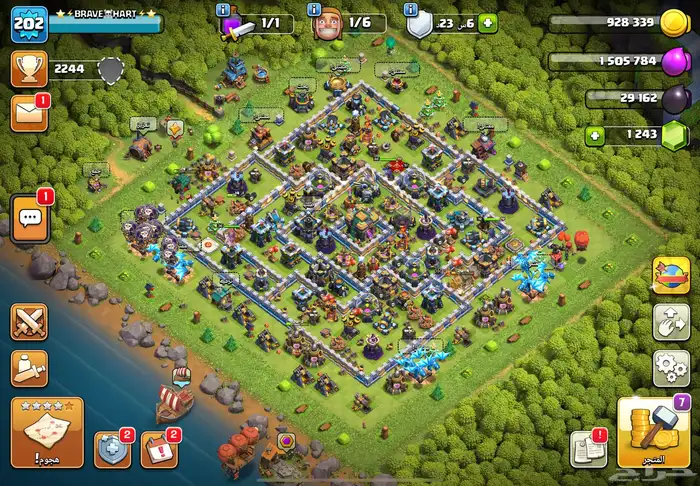700x486 pixels.
Task: Open the village layout editor hand icon
Action: (x=670, y=322)
